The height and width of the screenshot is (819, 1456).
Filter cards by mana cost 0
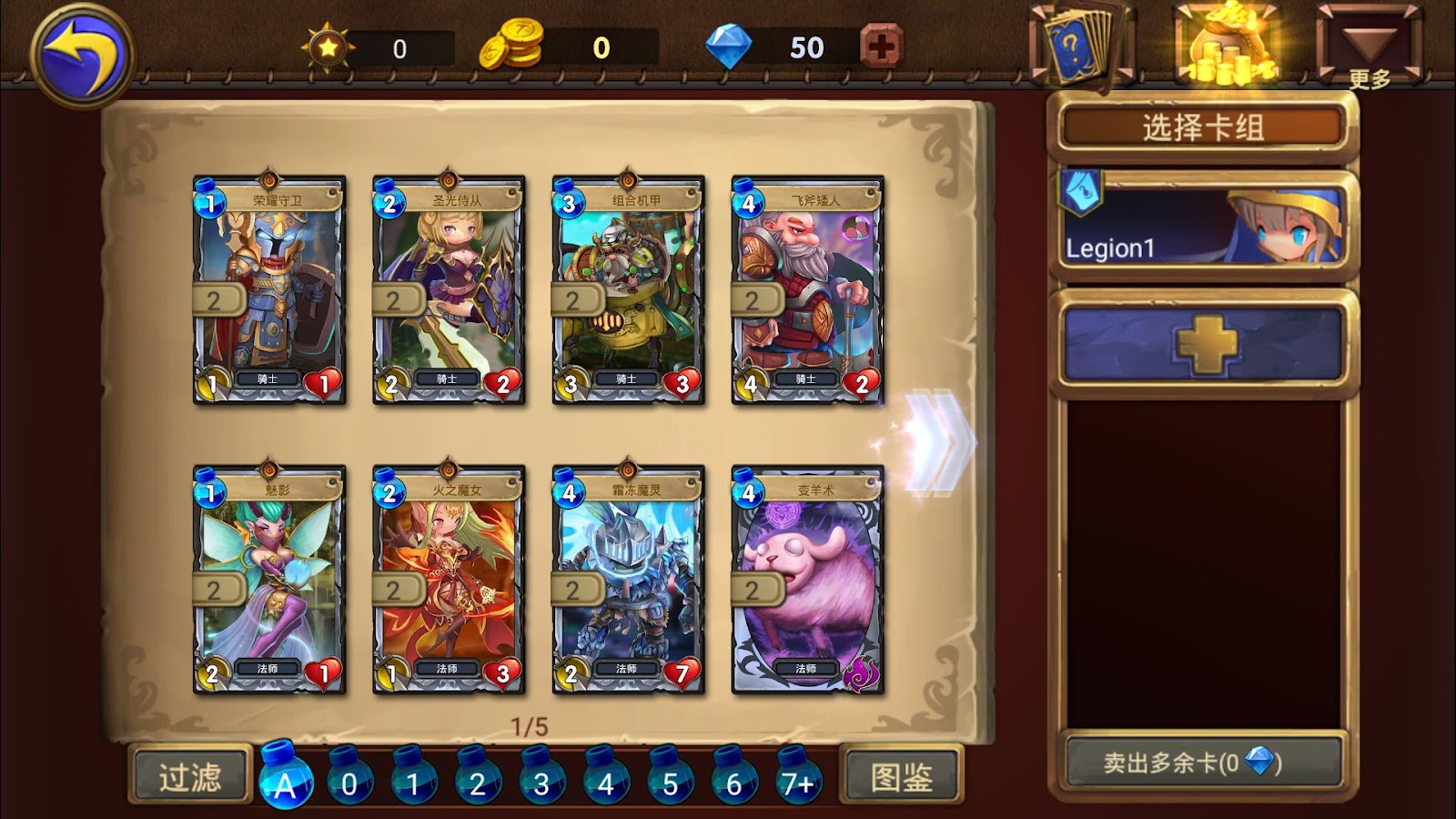tap(349, 780)
